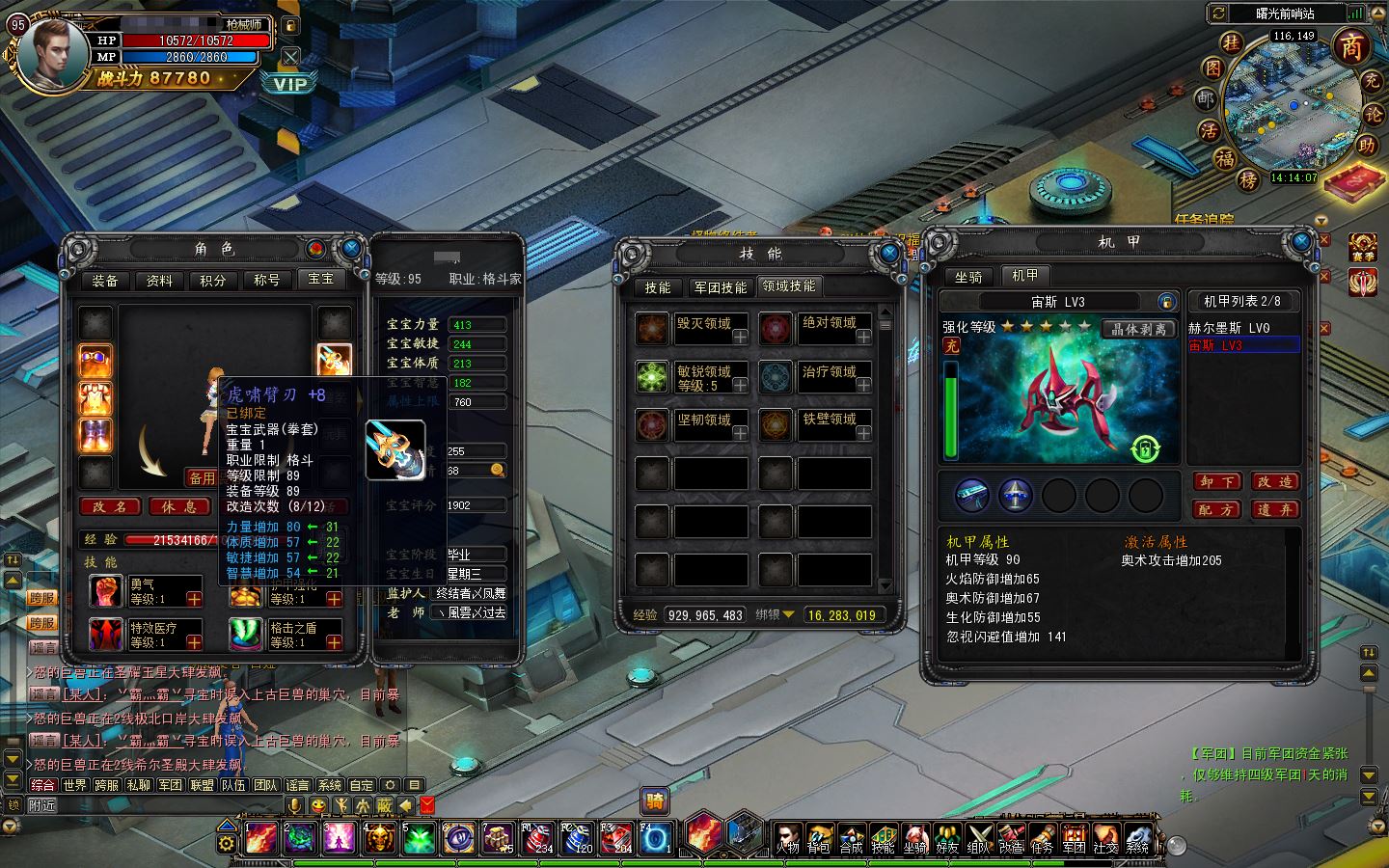1389x868 pixels.
Task: Open the 商 shop button near the minimap
Action: (x=1352, y=46)
